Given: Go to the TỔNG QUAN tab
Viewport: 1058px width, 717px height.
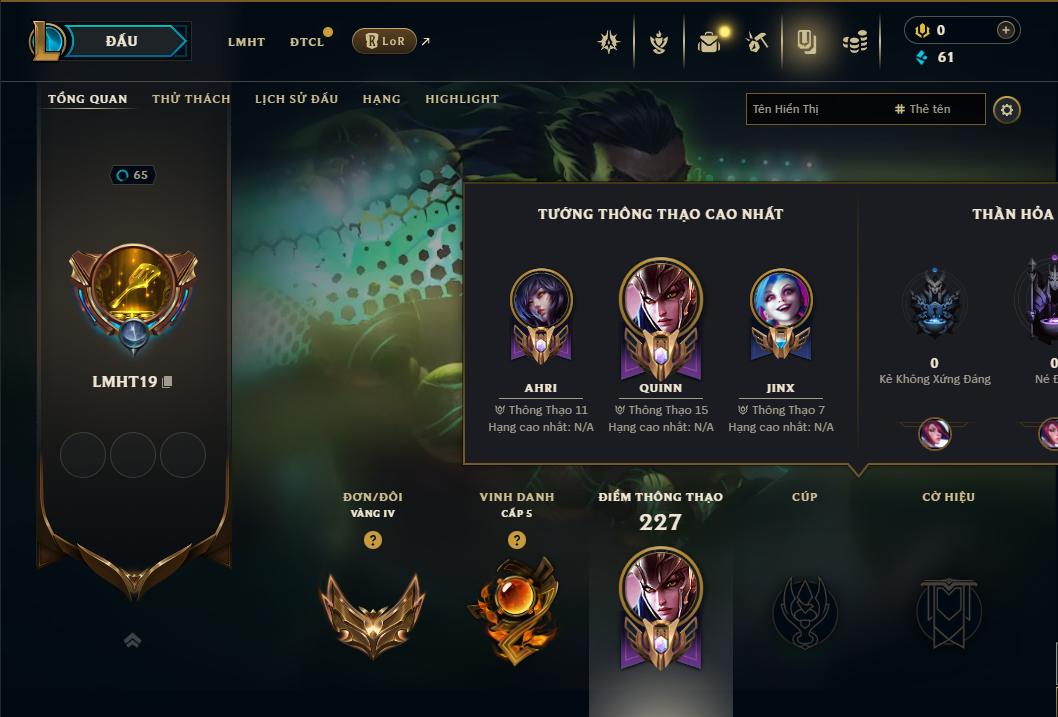Looking at the screenshot, I should click(x=88, y=99).
